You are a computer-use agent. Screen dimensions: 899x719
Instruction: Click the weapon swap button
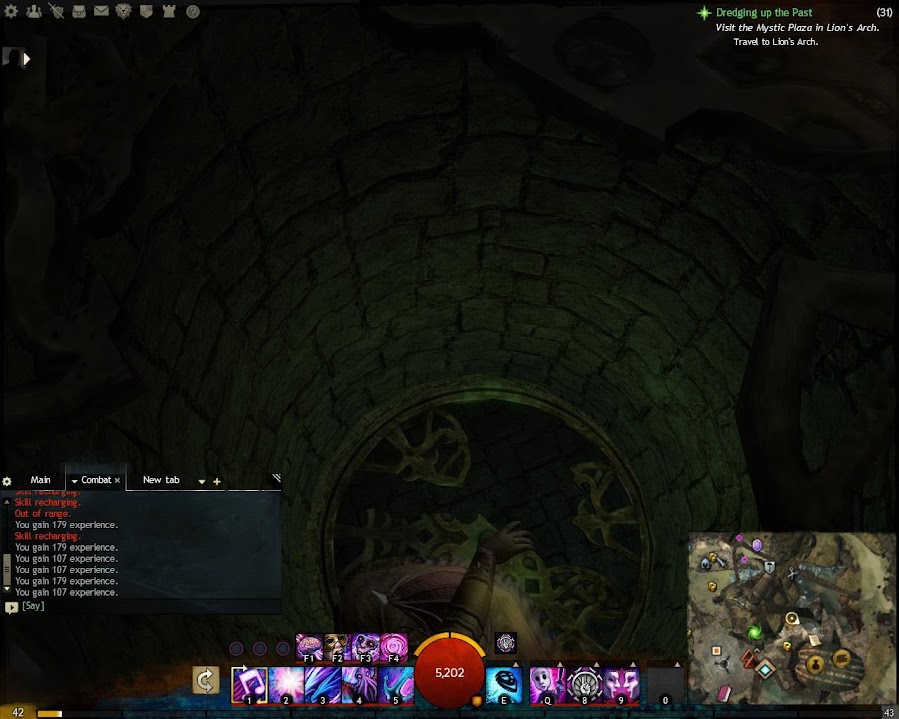(x=206, y=681)
